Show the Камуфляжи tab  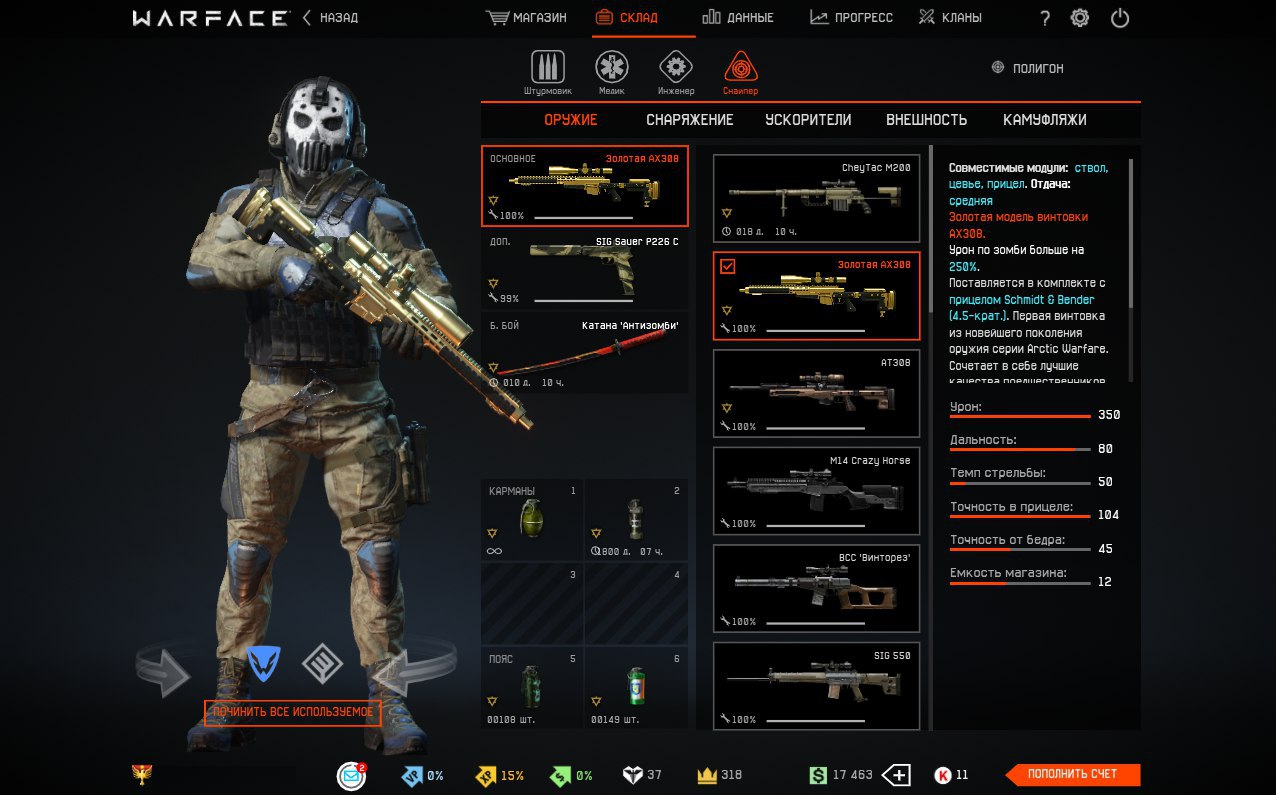1044,120
